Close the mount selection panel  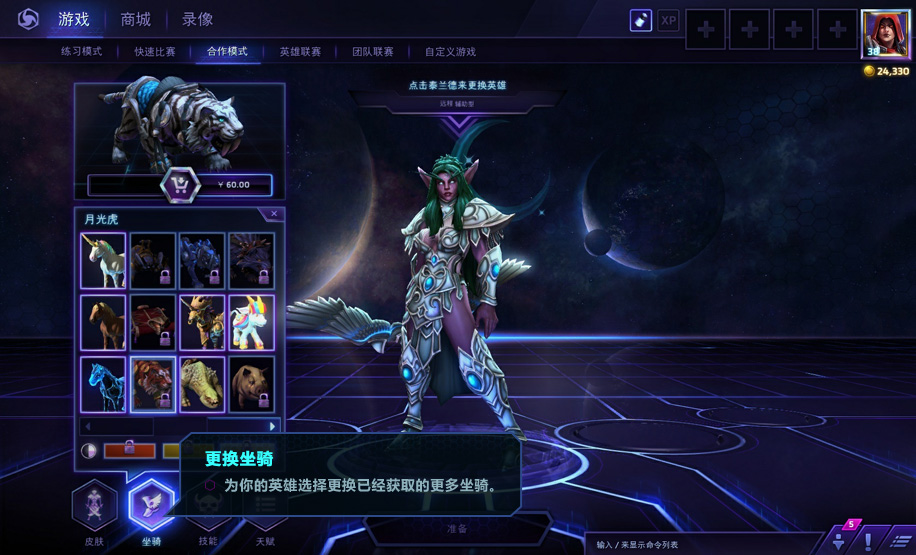tap(274, 214)
